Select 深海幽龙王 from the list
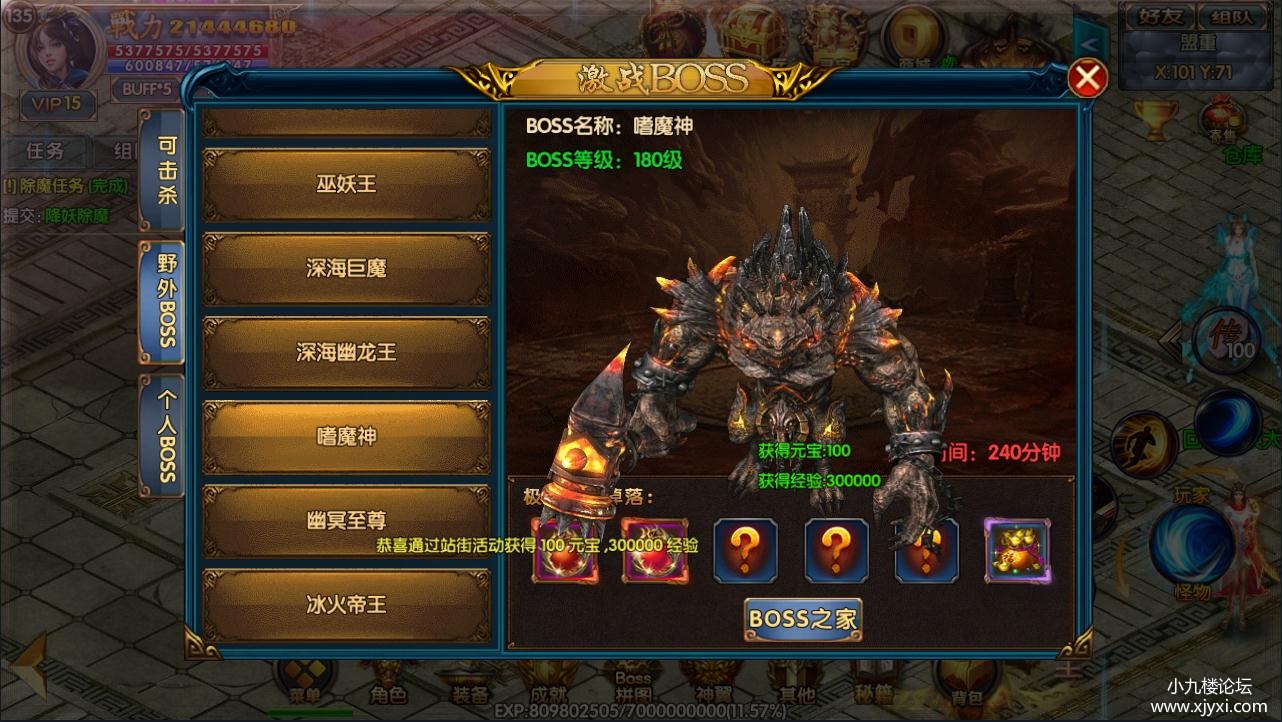This screenshot has width=1282, height=722. tap(346, 352)
